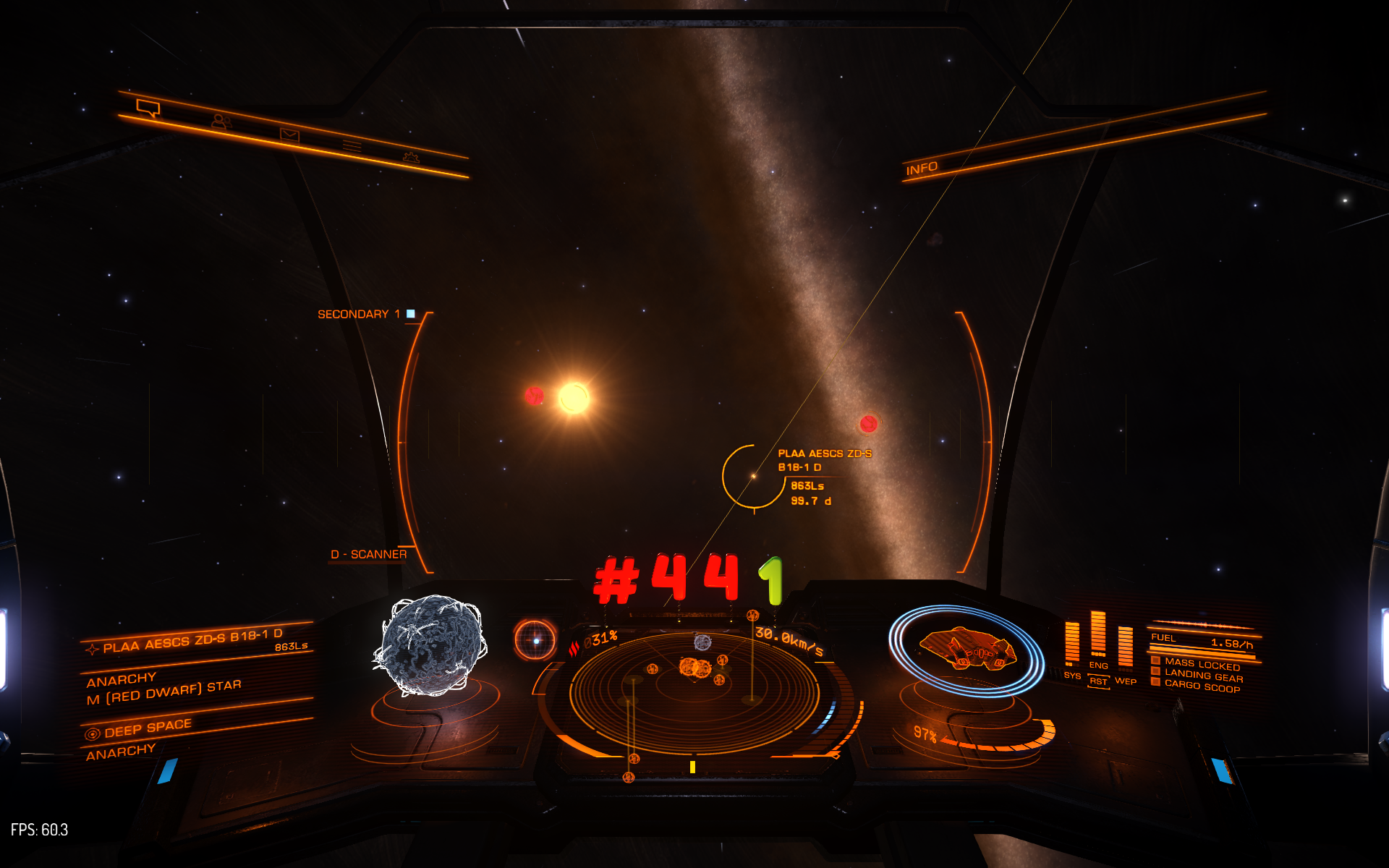Select the round compass indicator

(x=535, y=640)
